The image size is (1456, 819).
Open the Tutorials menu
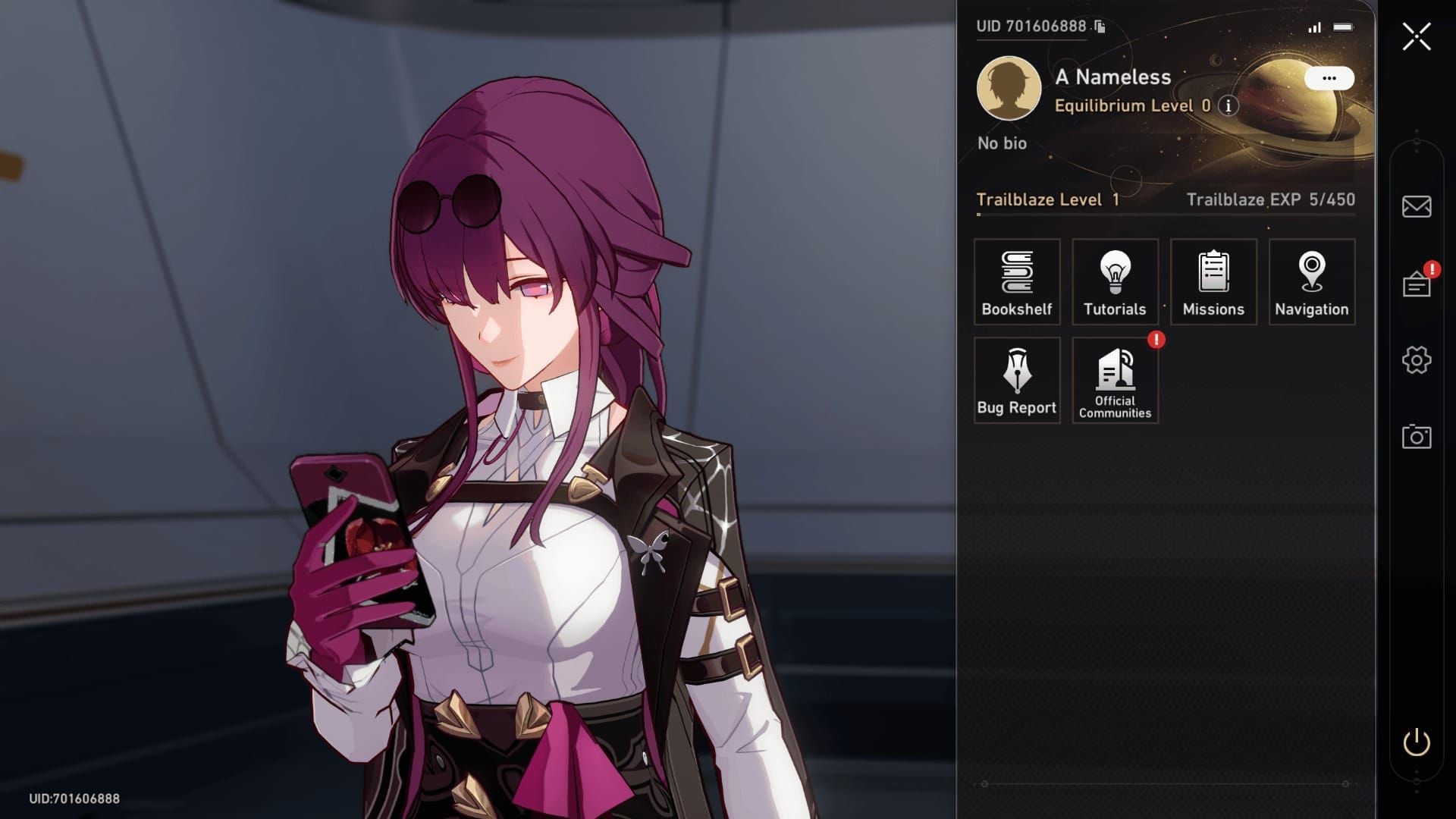(1115, 282)
